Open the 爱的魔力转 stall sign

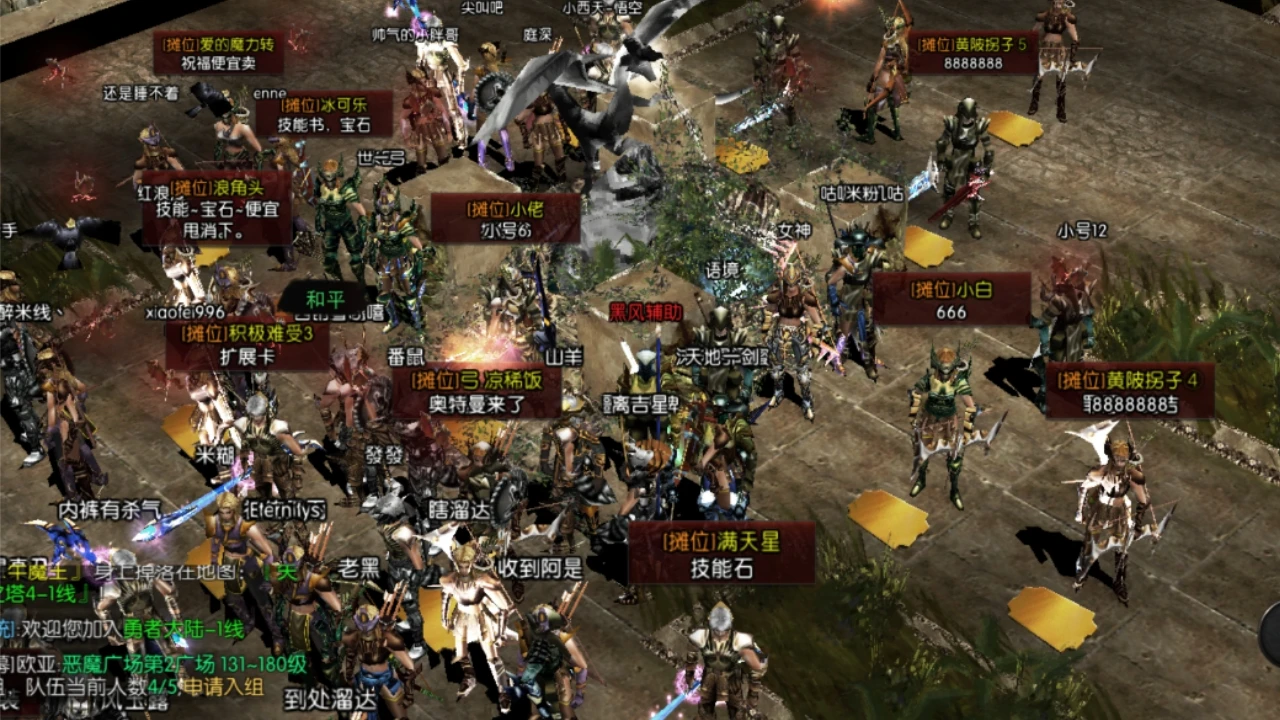pos(218,52)
